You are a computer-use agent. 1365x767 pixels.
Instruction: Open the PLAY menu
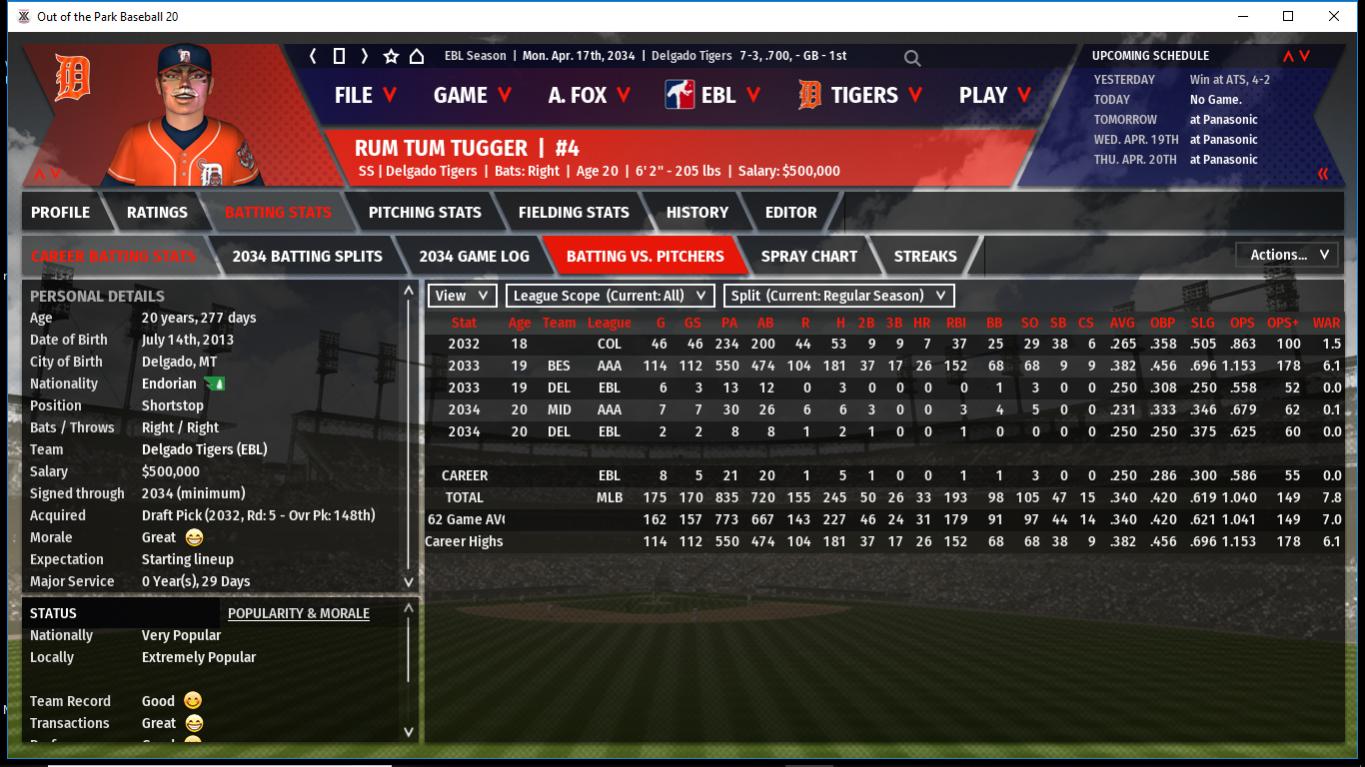(x=995, y=95)
